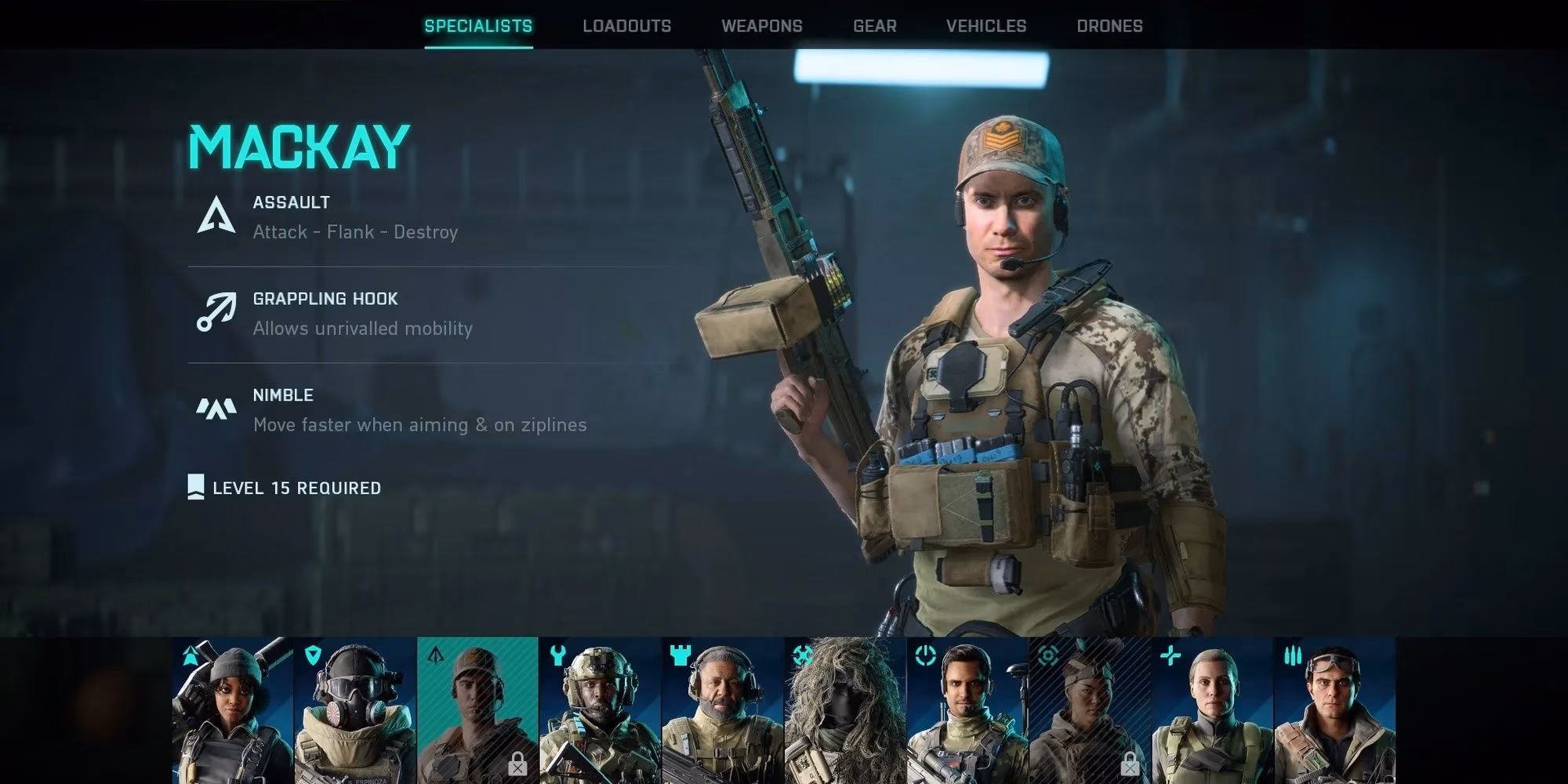
Task: Switch to the LOADOUTS tab
Action: pos(626,25)
